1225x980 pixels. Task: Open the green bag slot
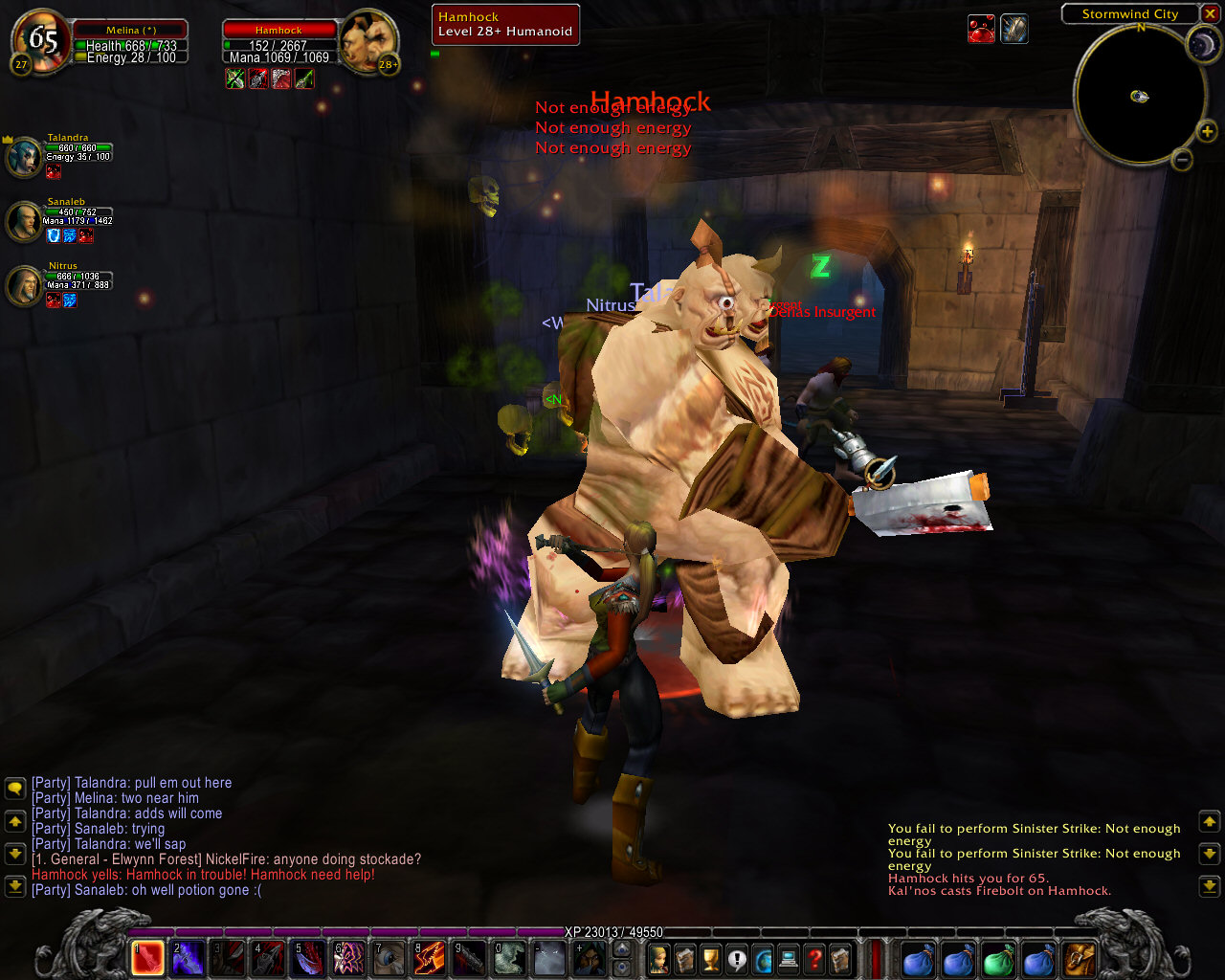click(998, 958)
